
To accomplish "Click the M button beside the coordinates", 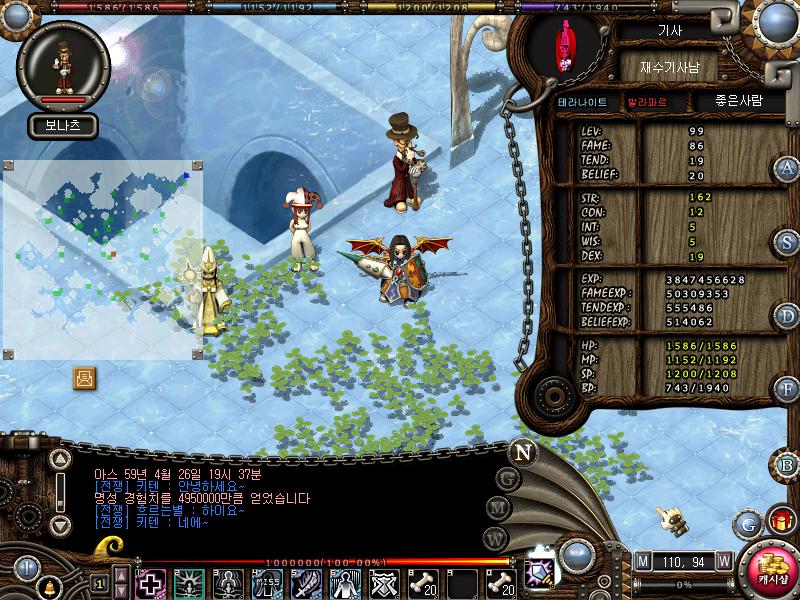I will pos(642,561).
